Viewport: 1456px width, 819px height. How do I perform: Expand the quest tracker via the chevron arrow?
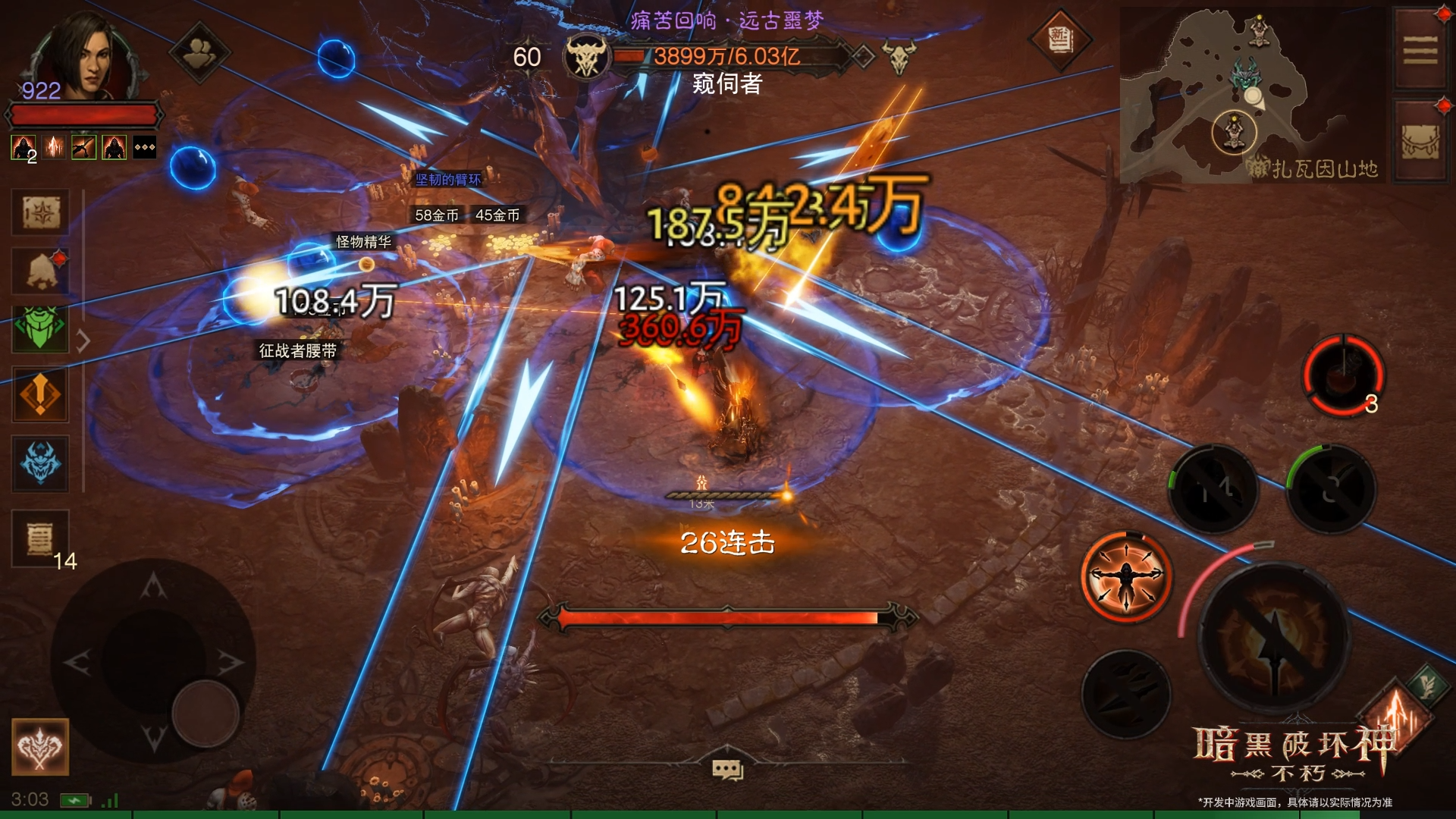[82, 340]
